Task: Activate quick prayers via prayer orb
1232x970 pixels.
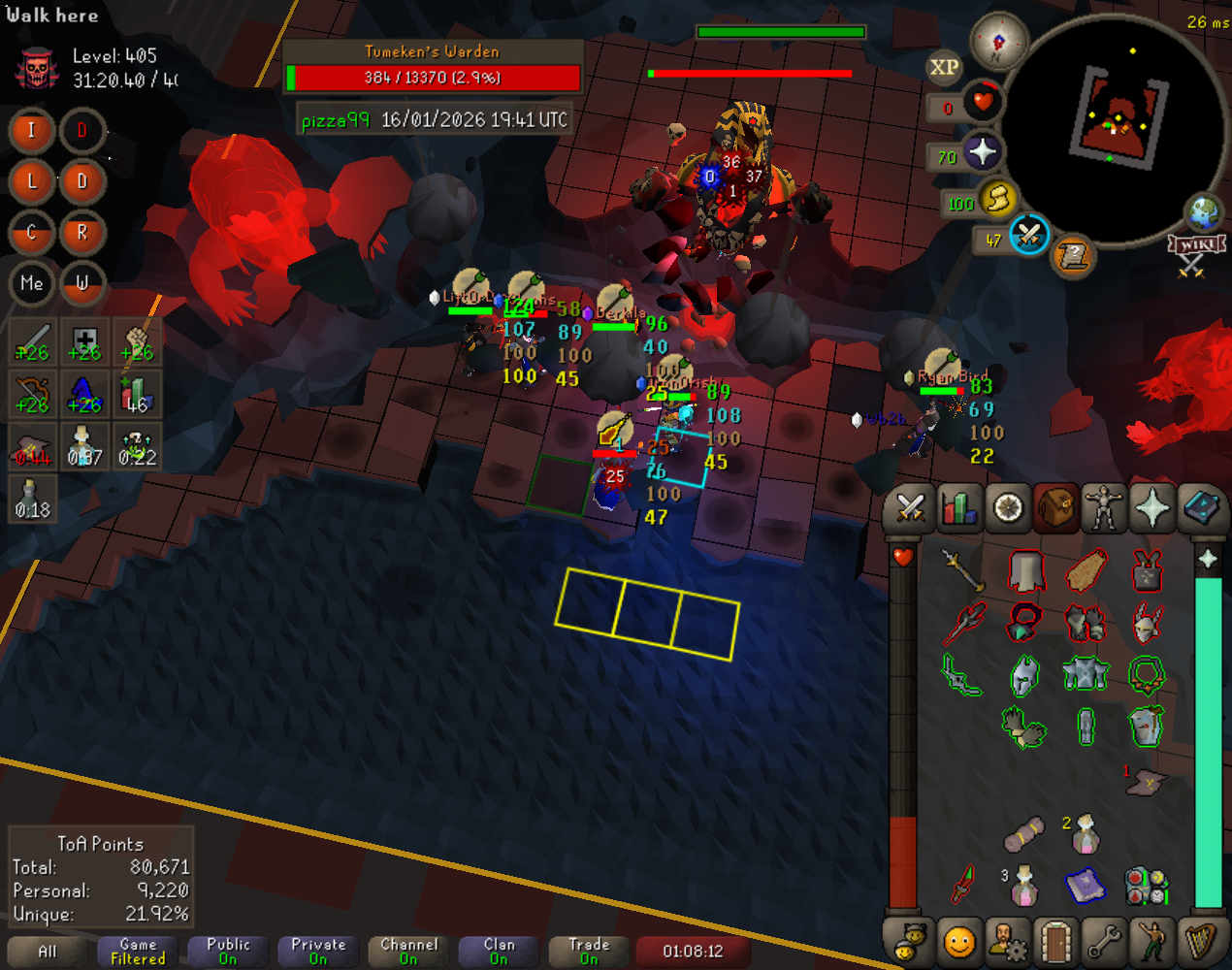Action: (982, 152)
